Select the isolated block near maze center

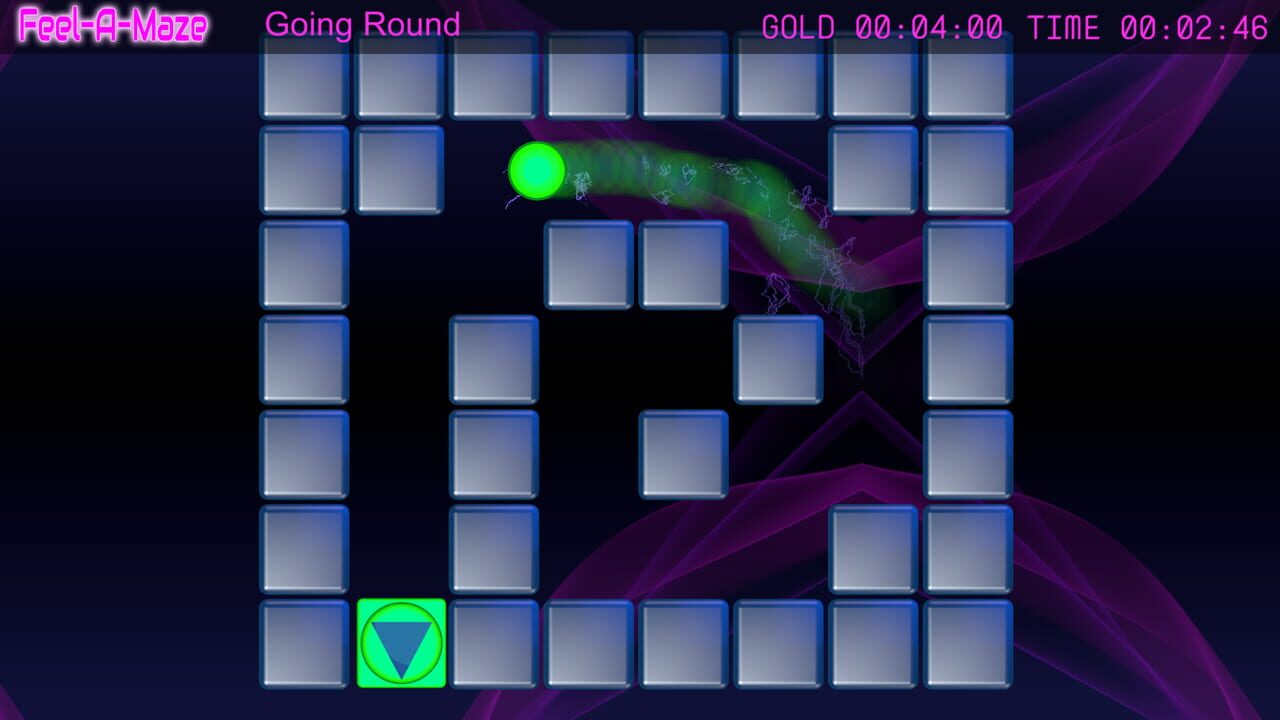tap(684, 455)
